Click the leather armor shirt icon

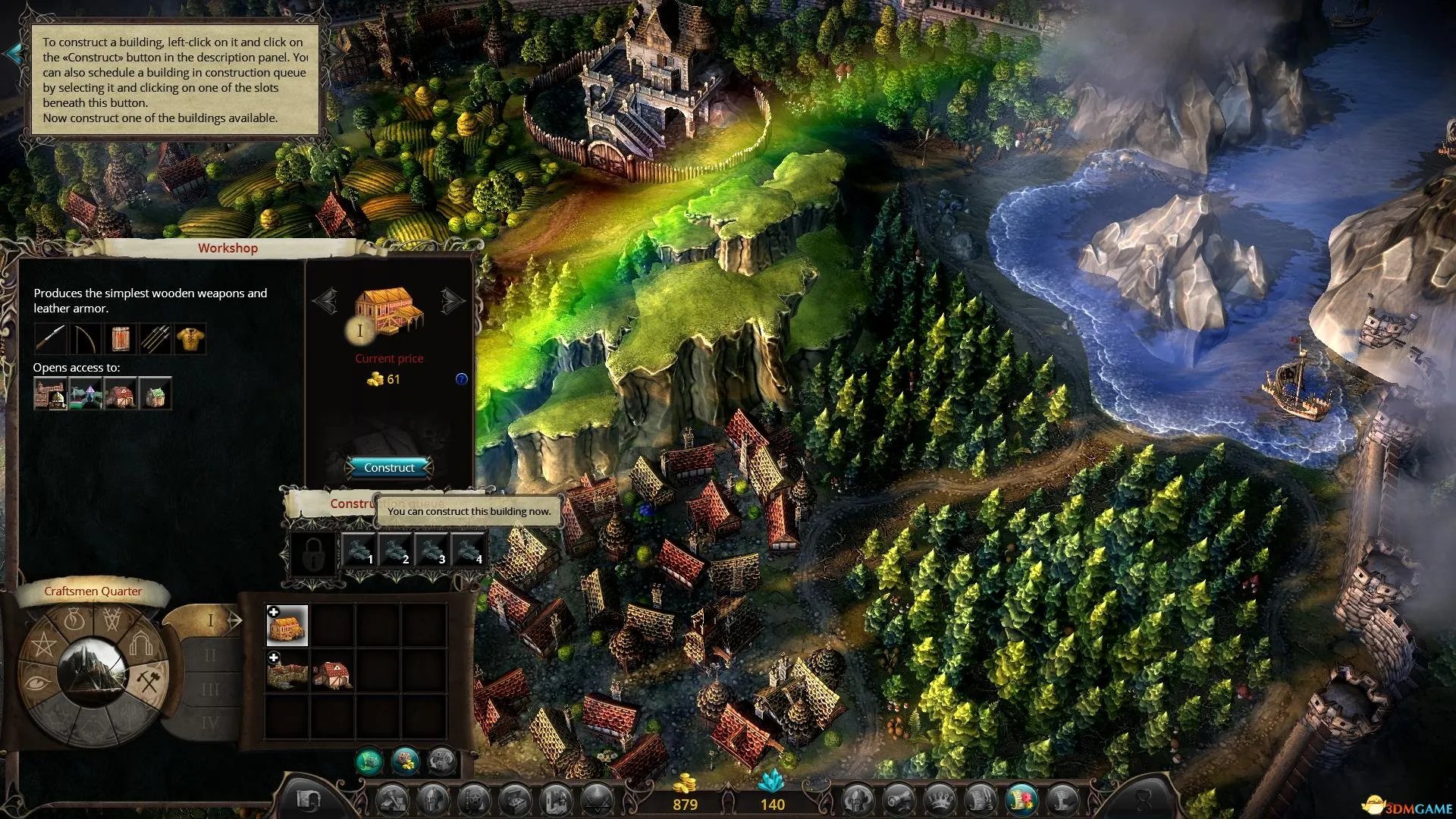click(x=190, y=338)
